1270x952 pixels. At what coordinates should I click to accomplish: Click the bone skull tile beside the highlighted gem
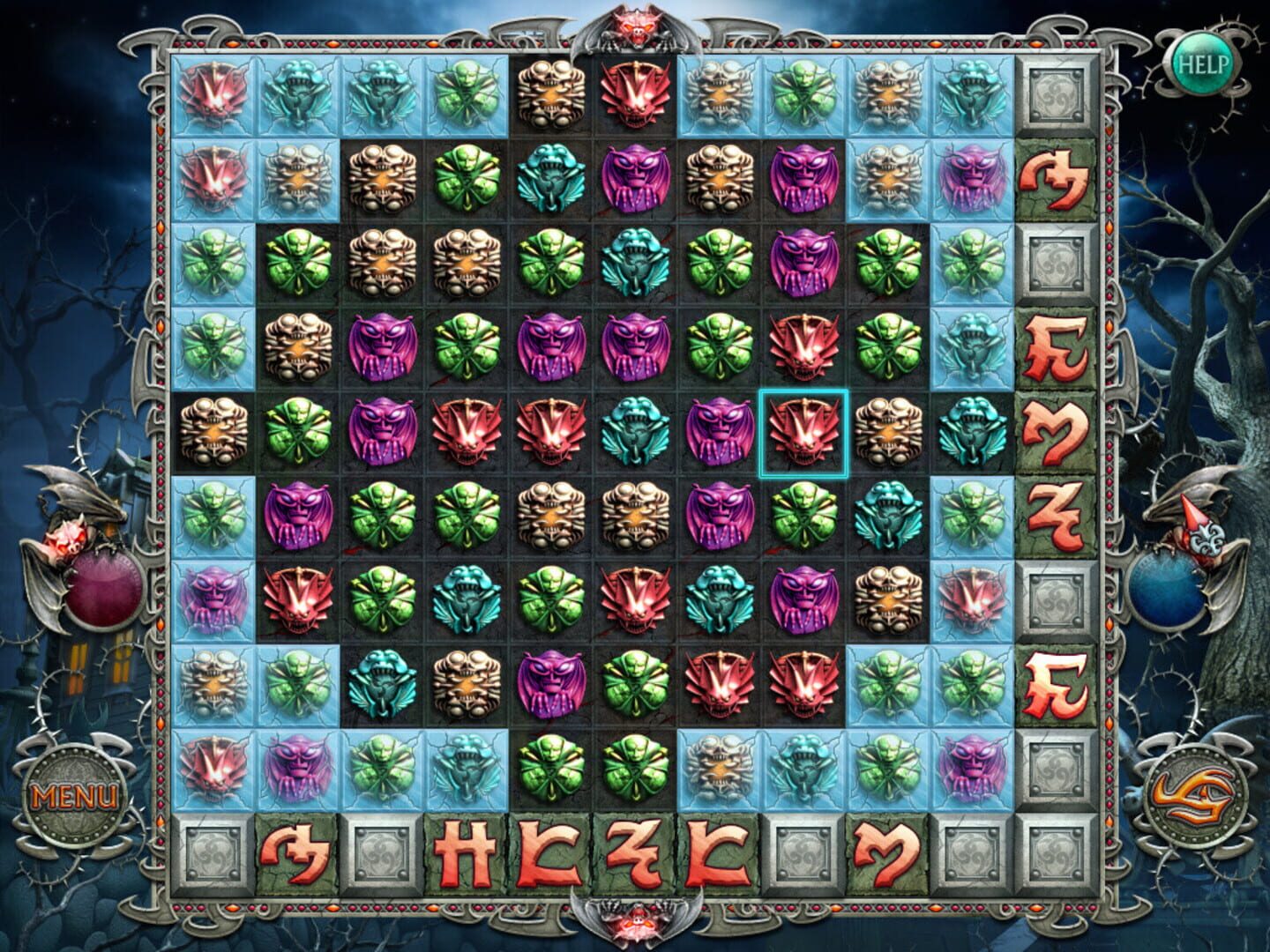tap(889, 433)
